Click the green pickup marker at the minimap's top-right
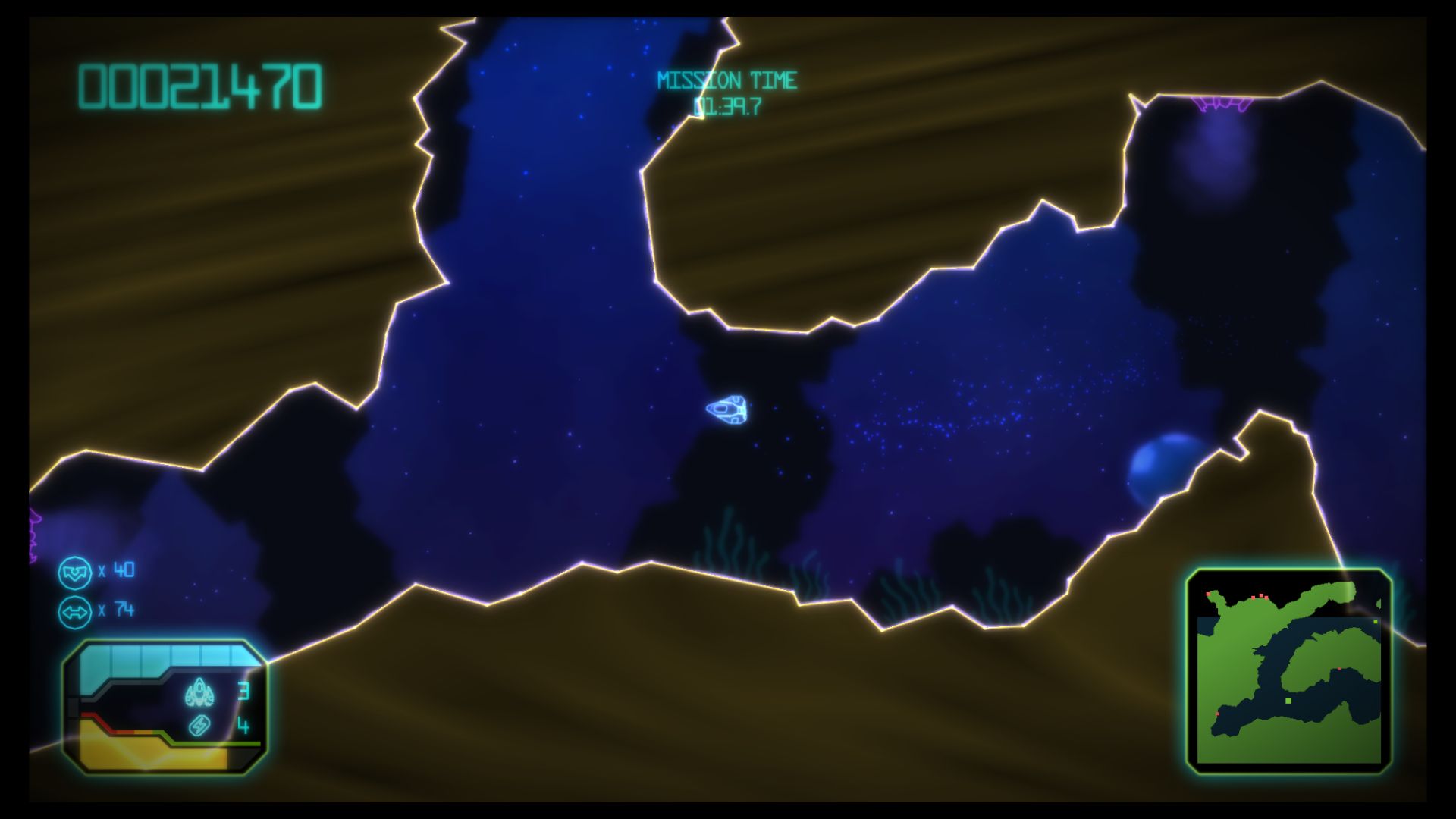Image resolution: width=1456 pixels, height=819 pixels. point(1376,622)
